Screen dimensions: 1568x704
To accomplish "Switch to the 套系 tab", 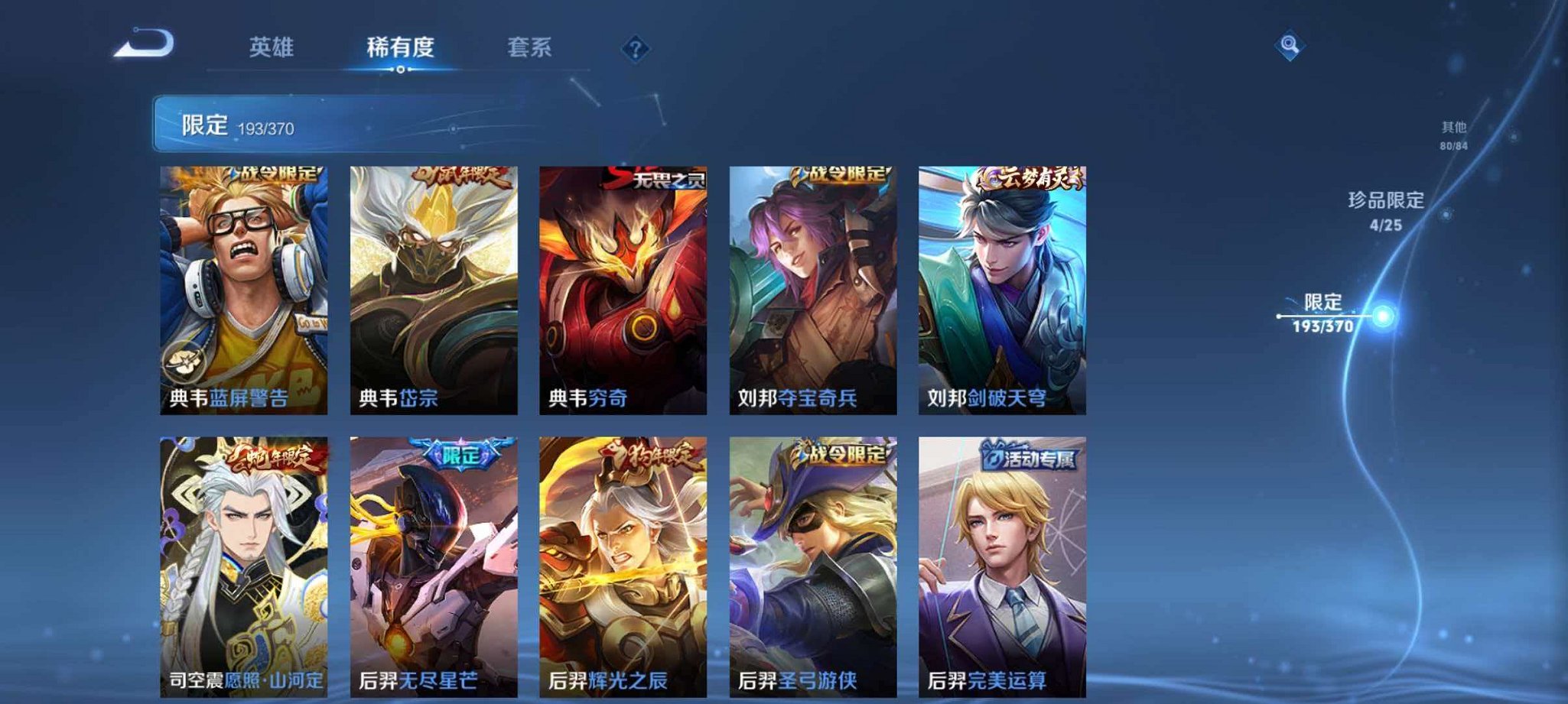I will point(529,47).
